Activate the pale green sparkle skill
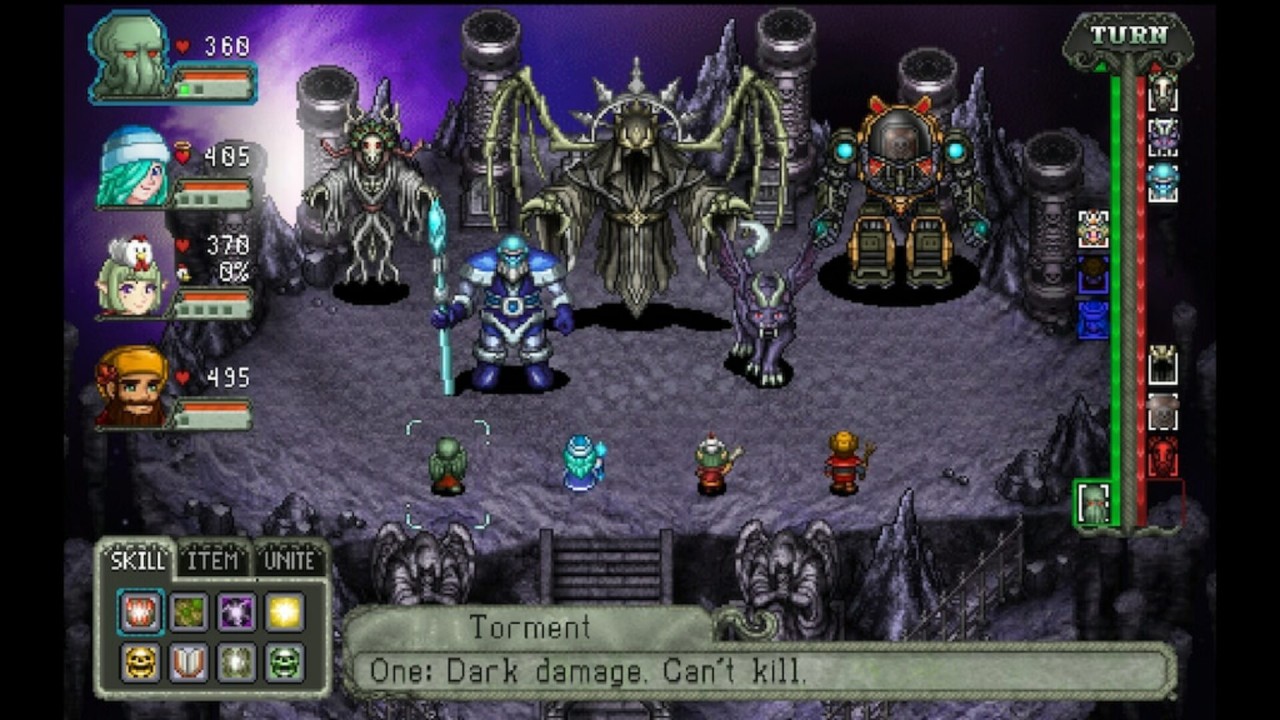The height and width of the screenshot is (720, 1280). point(237,661)
